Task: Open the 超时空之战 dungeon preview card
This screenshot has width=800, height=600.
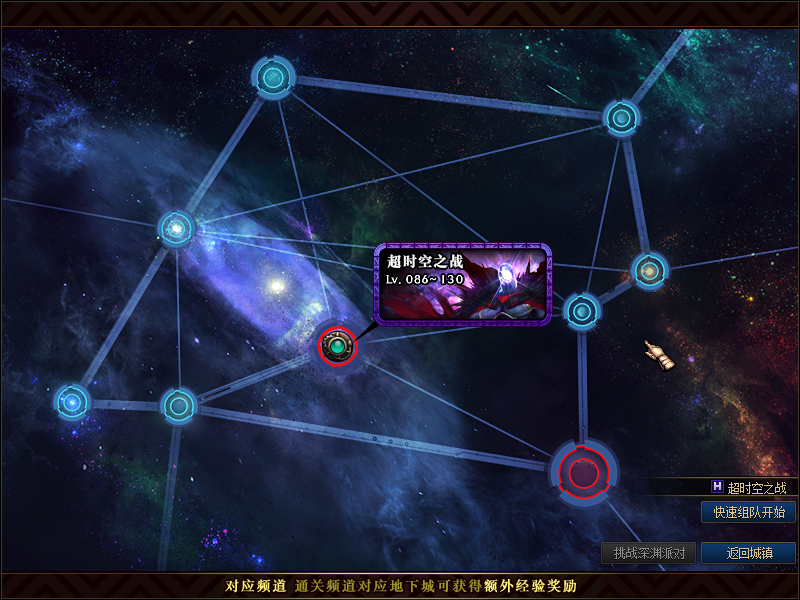Action: 462,284
